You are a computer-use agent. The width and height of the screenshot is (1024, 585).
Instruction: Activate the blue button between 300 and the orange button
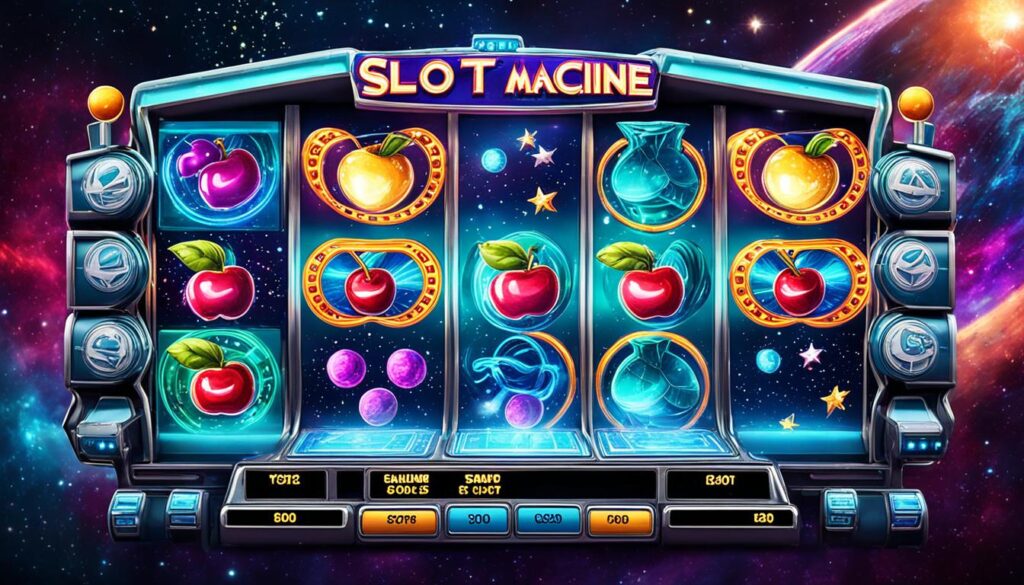point(546,520)
